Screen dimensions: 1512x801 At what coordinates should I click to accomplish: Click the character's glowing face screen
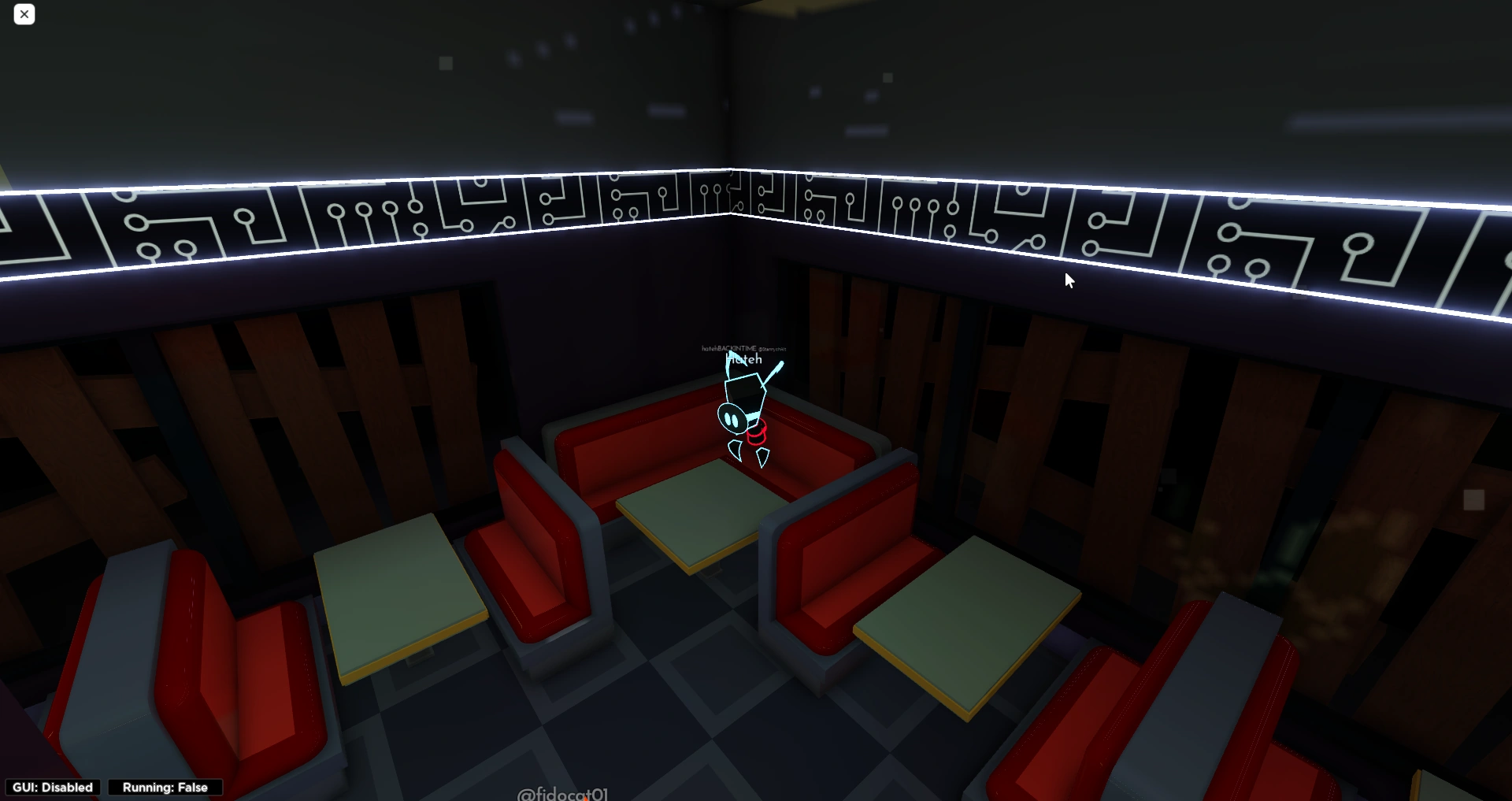(732, 417)
